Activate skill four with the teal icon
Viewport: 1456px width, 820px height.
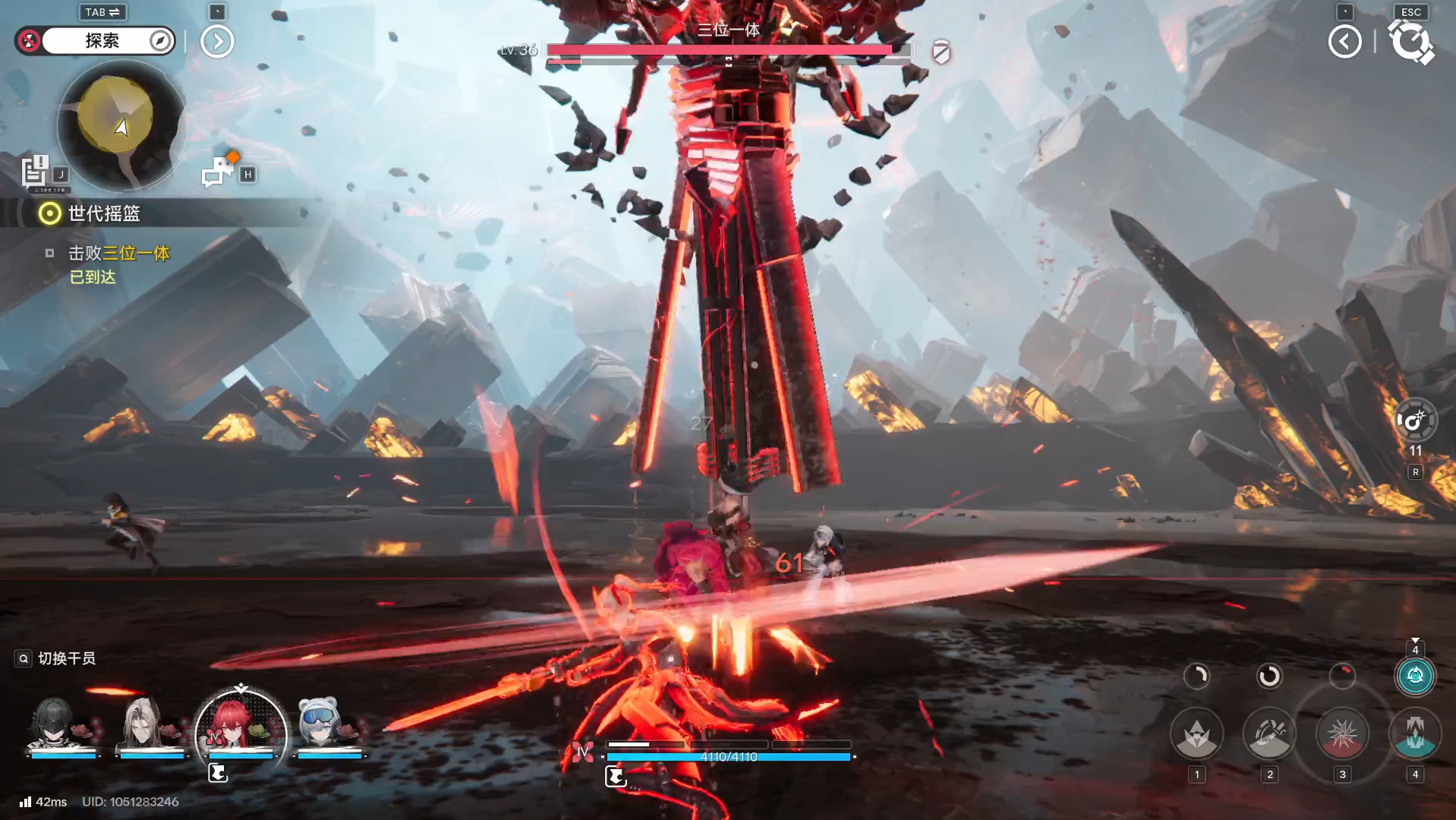pos(1415,733)
